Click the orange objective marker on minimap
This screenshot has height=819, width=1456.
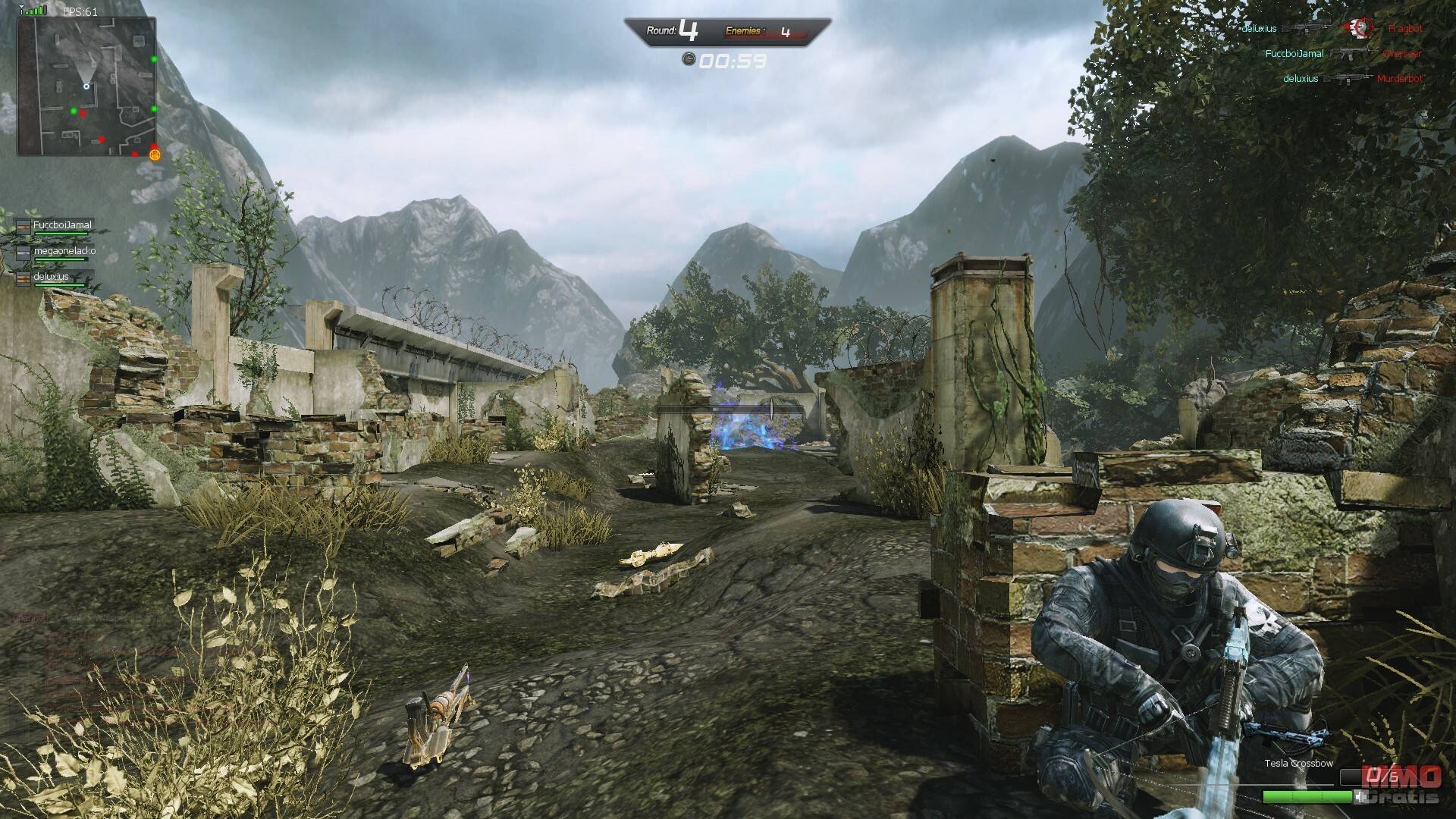tap(155, 155)
